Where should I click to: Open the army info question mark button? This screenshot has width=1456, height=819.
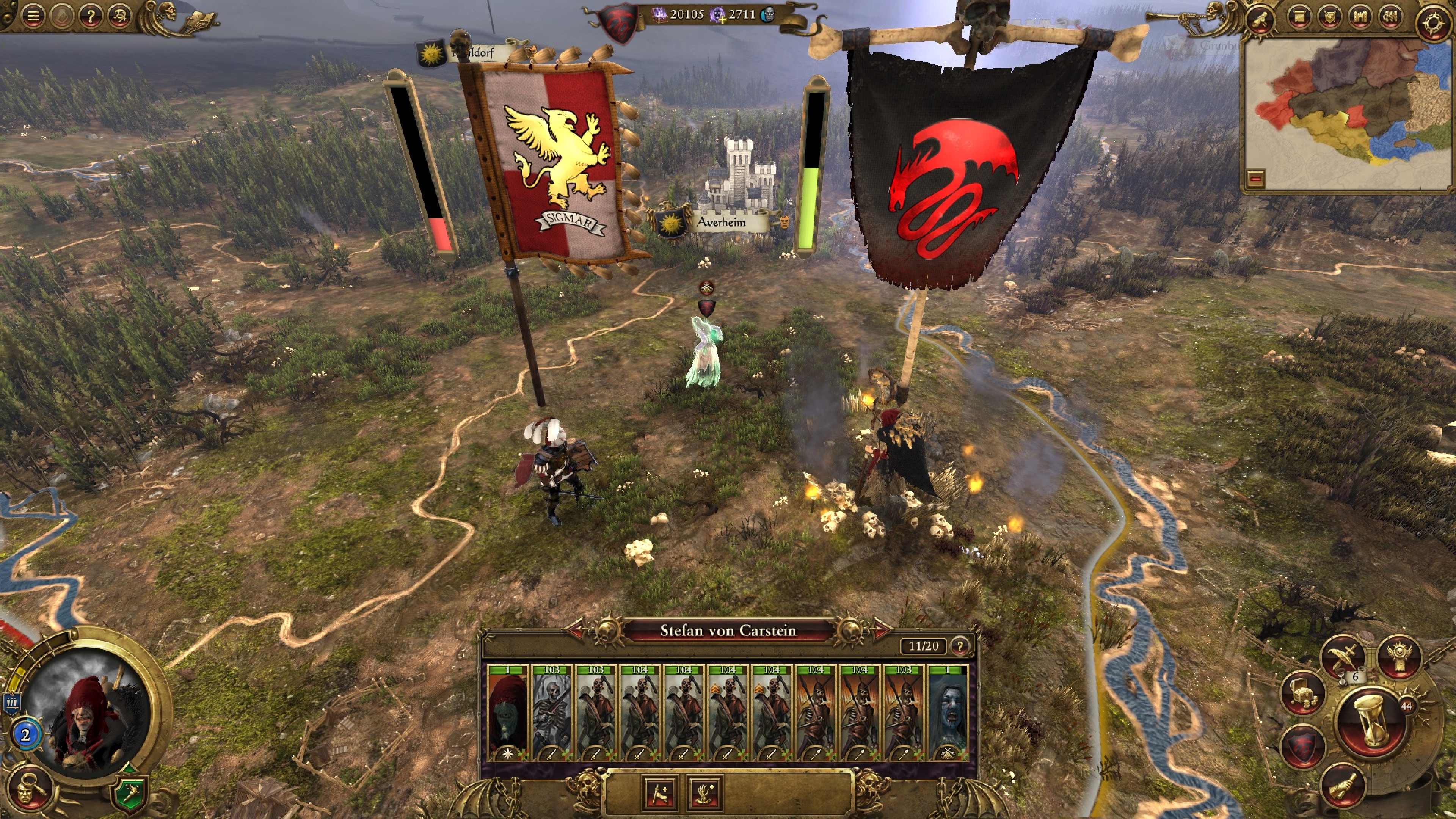point(959,646)
